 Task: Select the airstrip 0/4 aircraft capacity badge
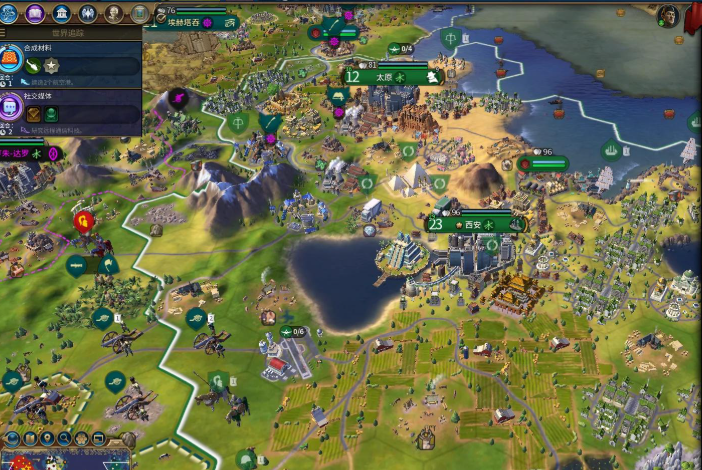click(x=401, y=48)
